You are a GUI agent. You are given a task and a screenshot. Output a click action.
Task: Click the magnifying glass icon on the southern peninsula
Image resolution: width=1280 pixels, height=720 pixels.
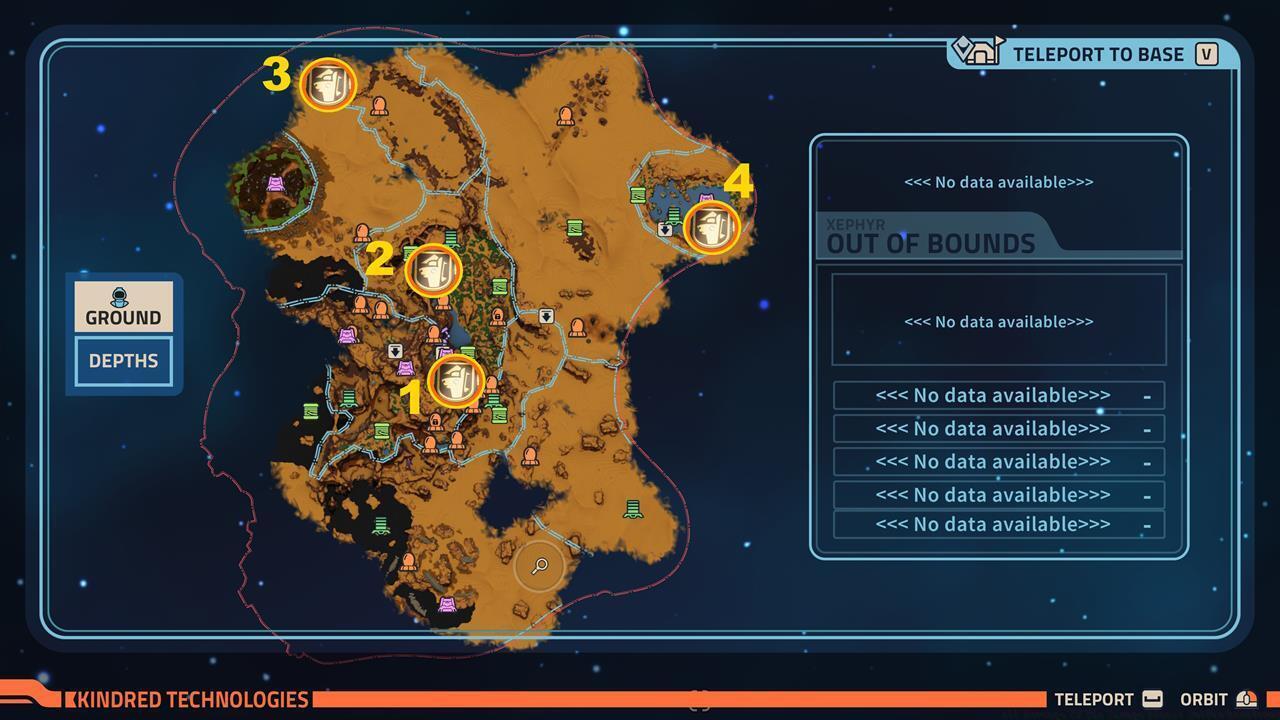(x=538, y=567)
